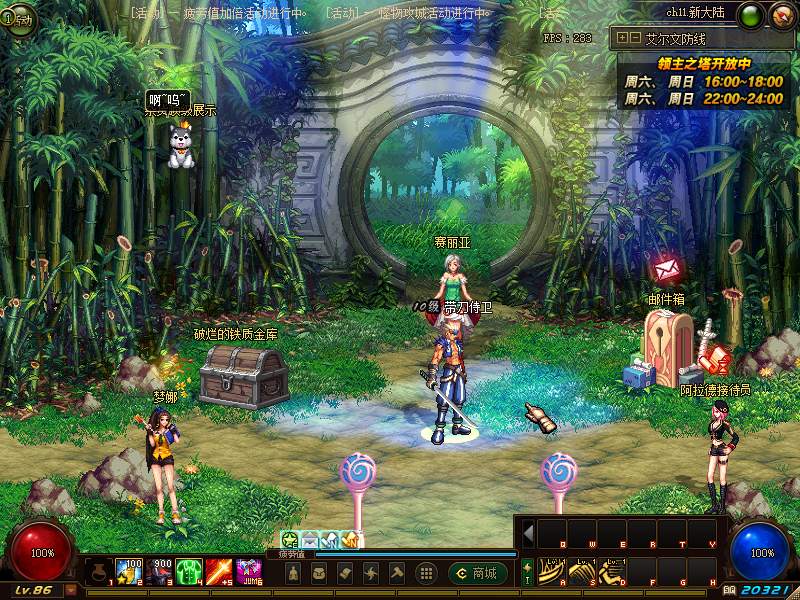Click the character silhouette menu icon

coord(292,573)
